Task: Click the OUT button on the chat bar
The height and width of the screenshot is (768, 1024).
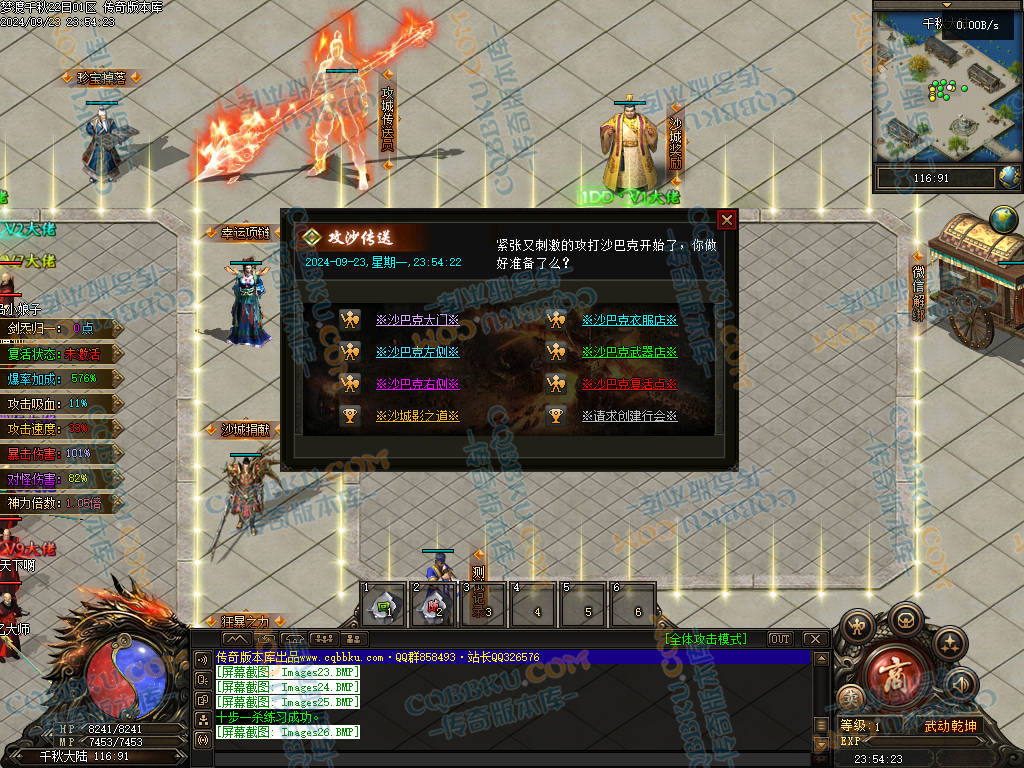Action: pyautogui.click(x=779, y=639)
